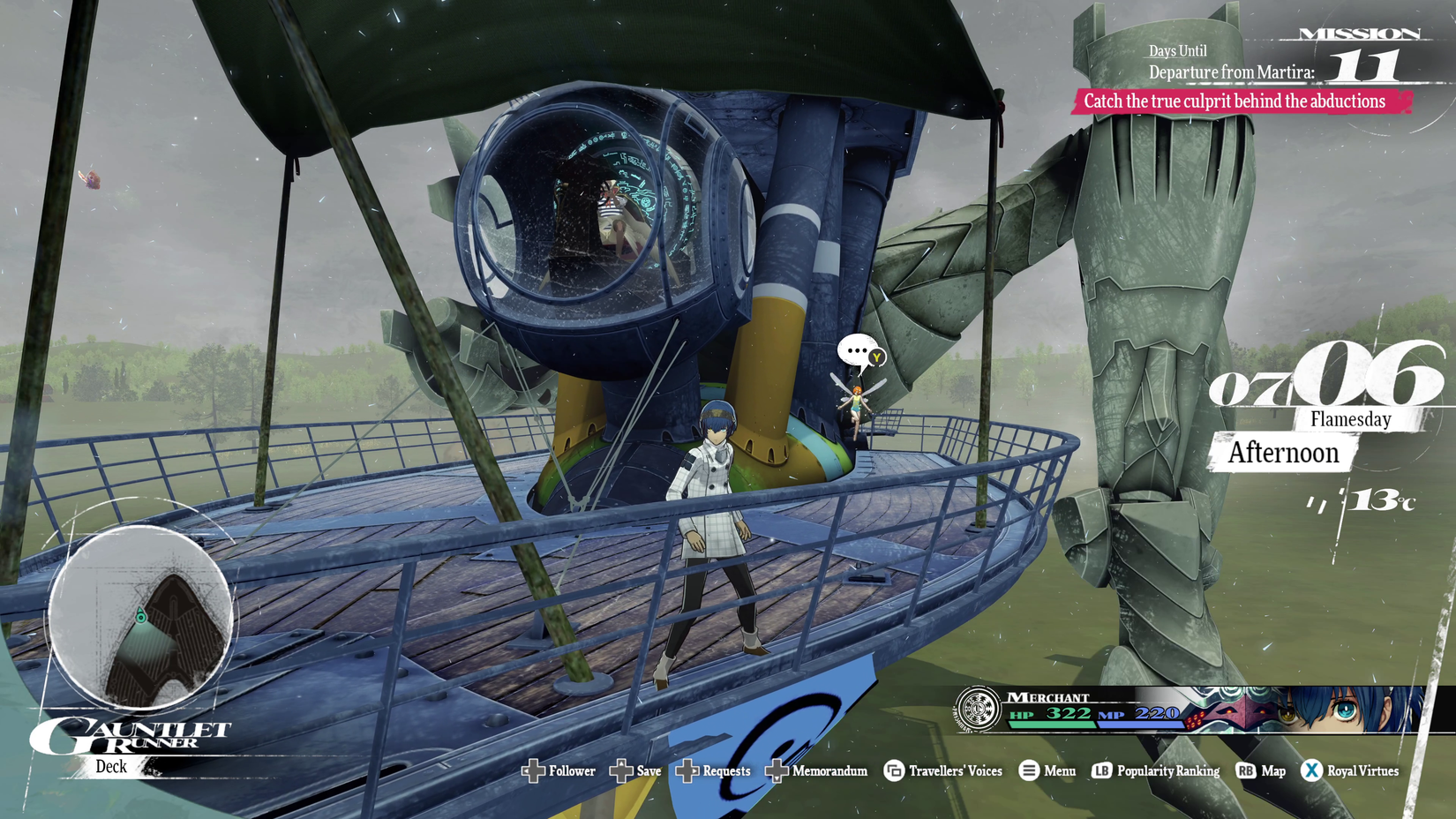The height and width of the screenshot is (819, 1456).
Task: Click the D-pad icon beside Save
Action: (620, 770)
